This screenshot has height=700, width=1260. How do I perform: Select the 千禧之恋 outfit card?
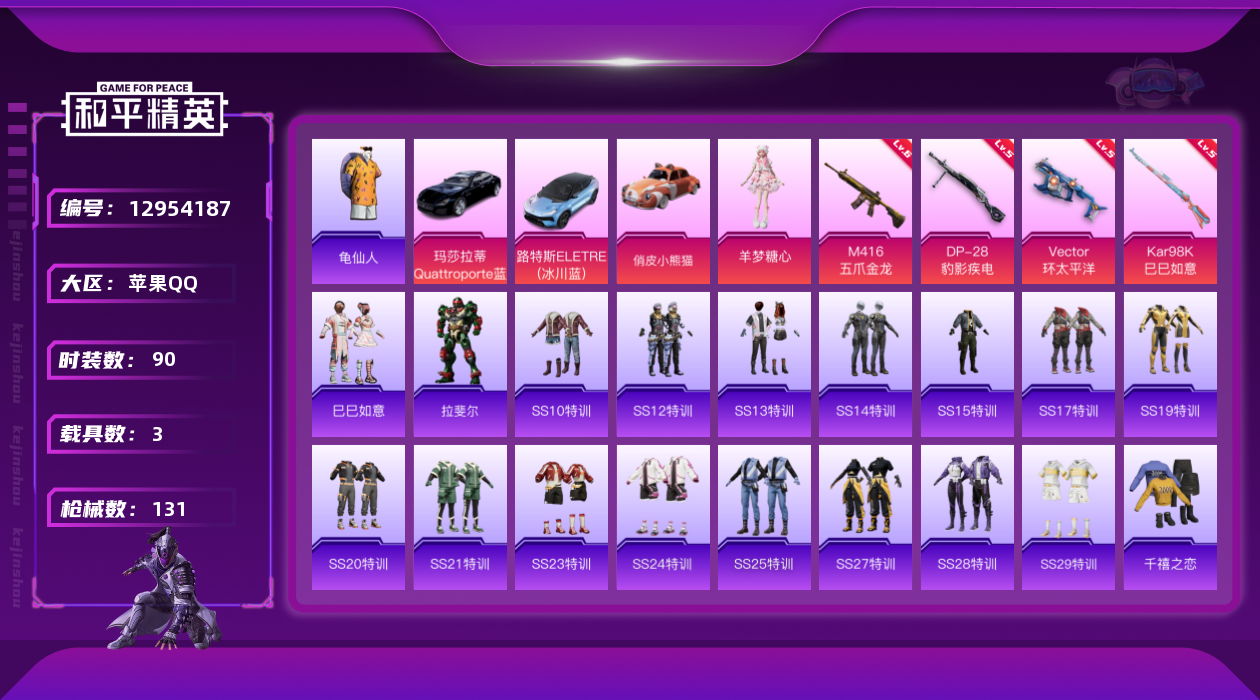pos(1170,517)
